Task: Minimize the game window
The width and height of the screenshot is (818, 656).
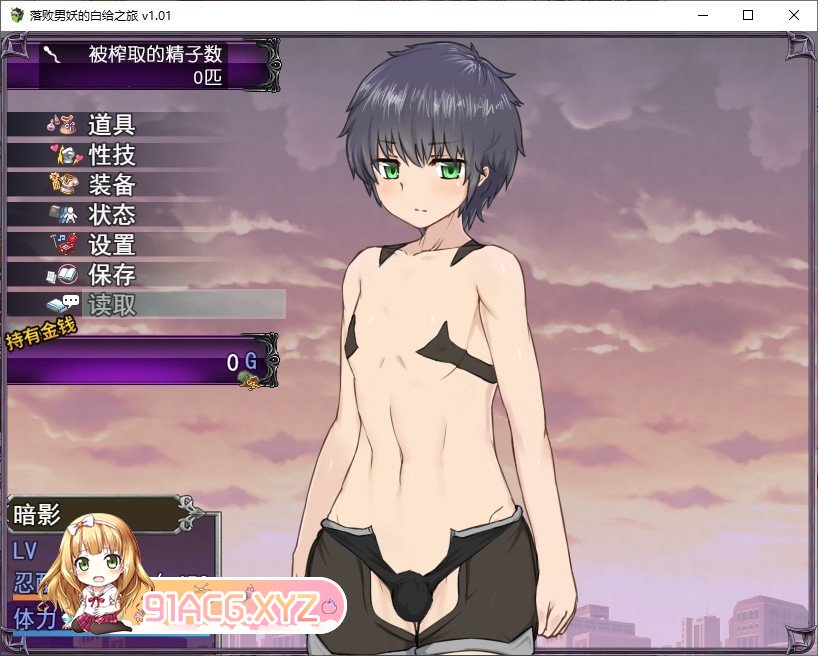Action: pos(701,15)
